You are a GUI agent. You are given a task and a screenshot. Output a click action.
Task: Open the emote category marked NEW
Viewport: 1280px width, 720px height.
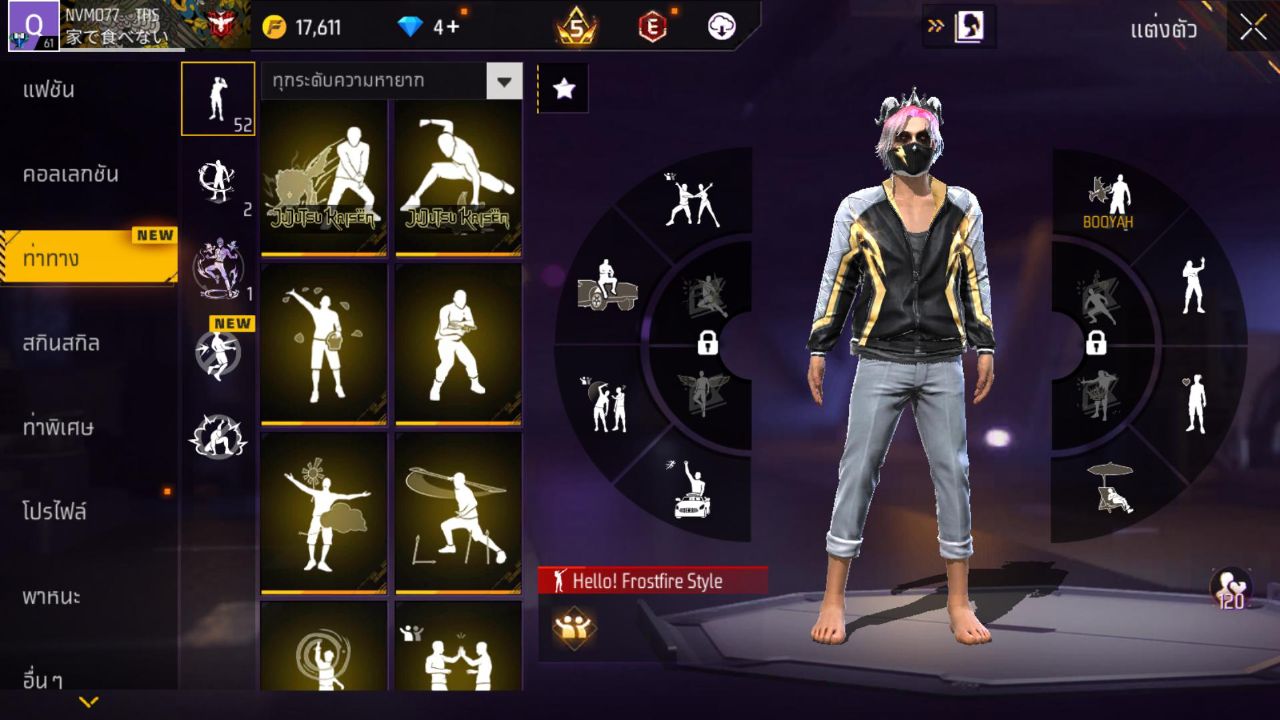(218, 352)
